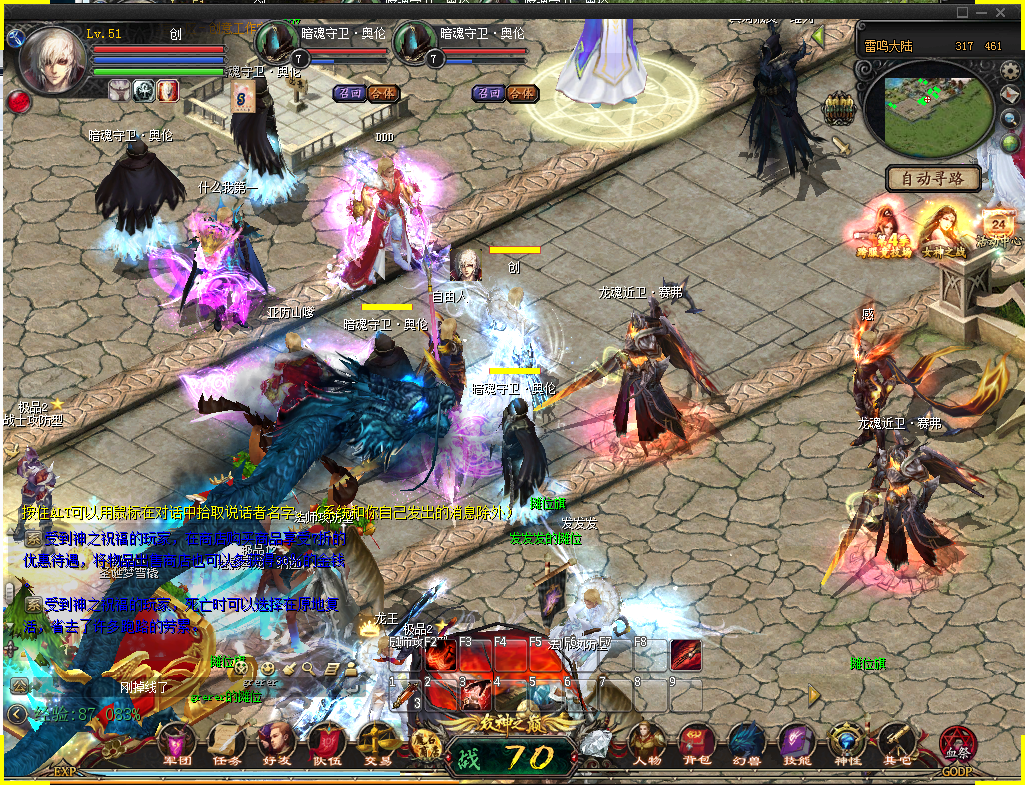Open the 队伍 team panel
The height and width of the screenshot is (785, 1025).
(x=326, y=743)
